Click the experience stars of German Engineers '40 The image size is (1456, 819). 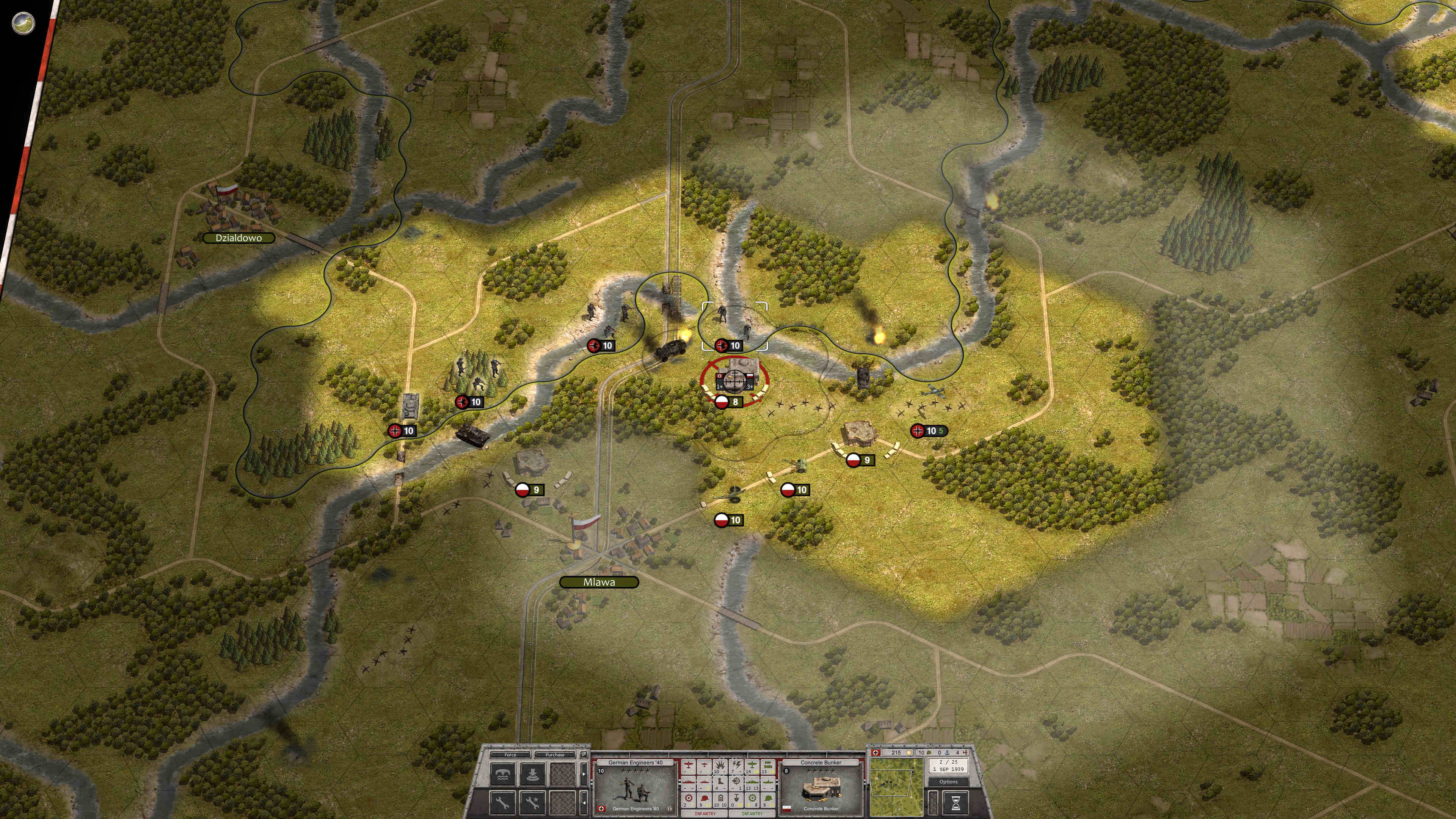[x=636, y=771]
